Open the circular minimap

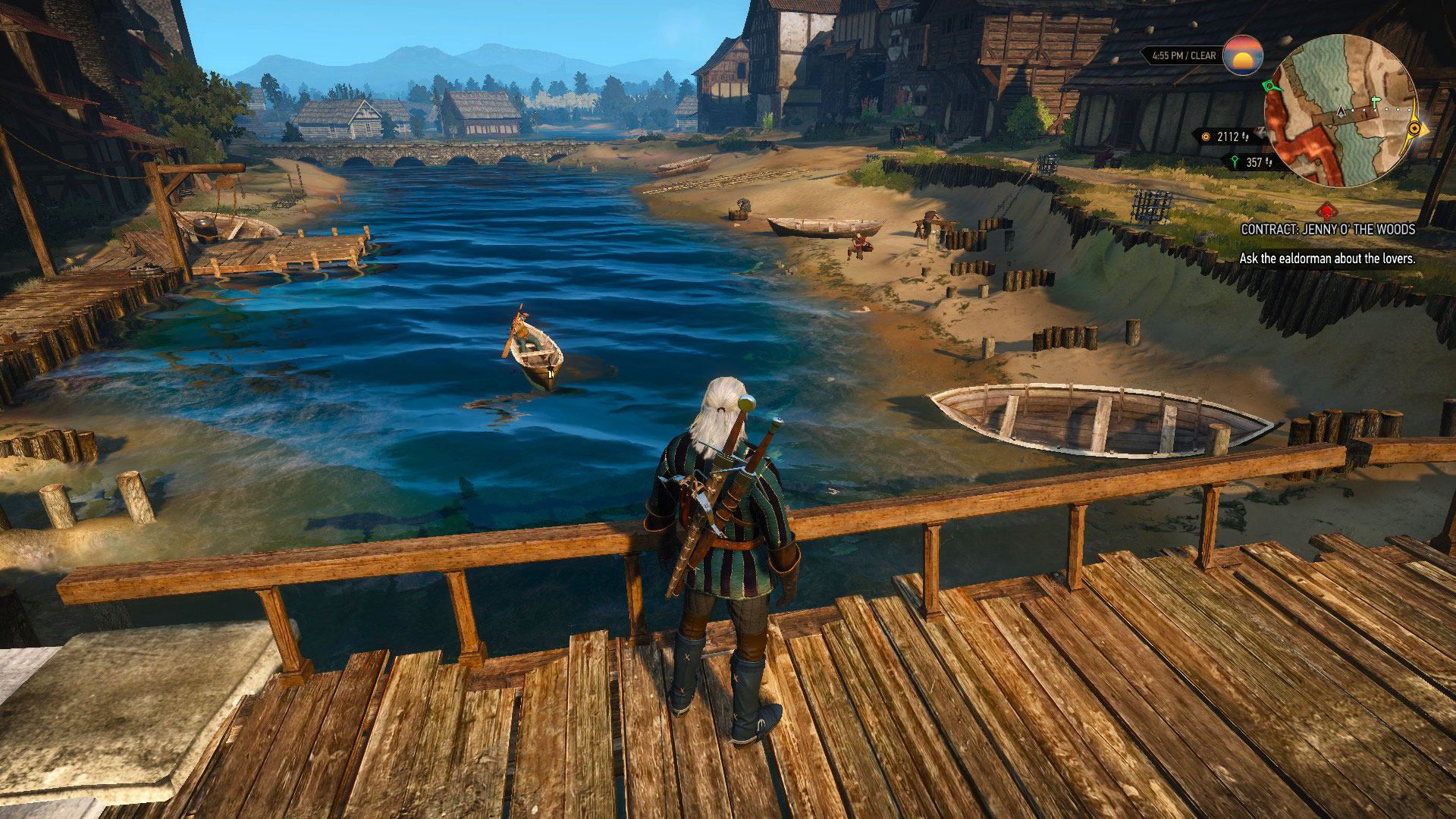click(x=1341, y=111)
